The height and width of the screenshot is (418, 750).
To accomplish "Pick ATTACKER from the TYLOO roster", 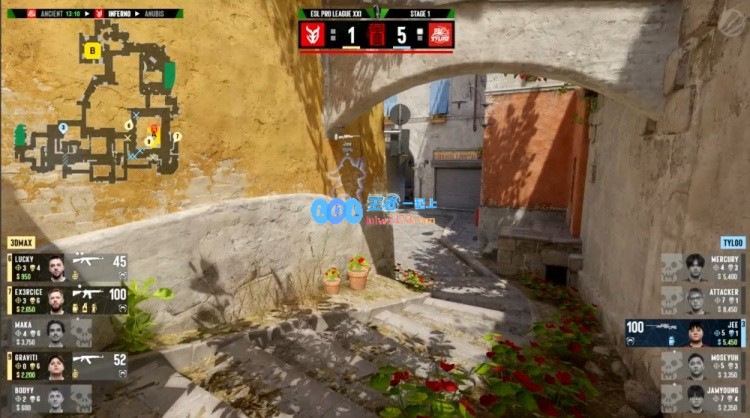I will pyautogui.click(x=702, y=299).
